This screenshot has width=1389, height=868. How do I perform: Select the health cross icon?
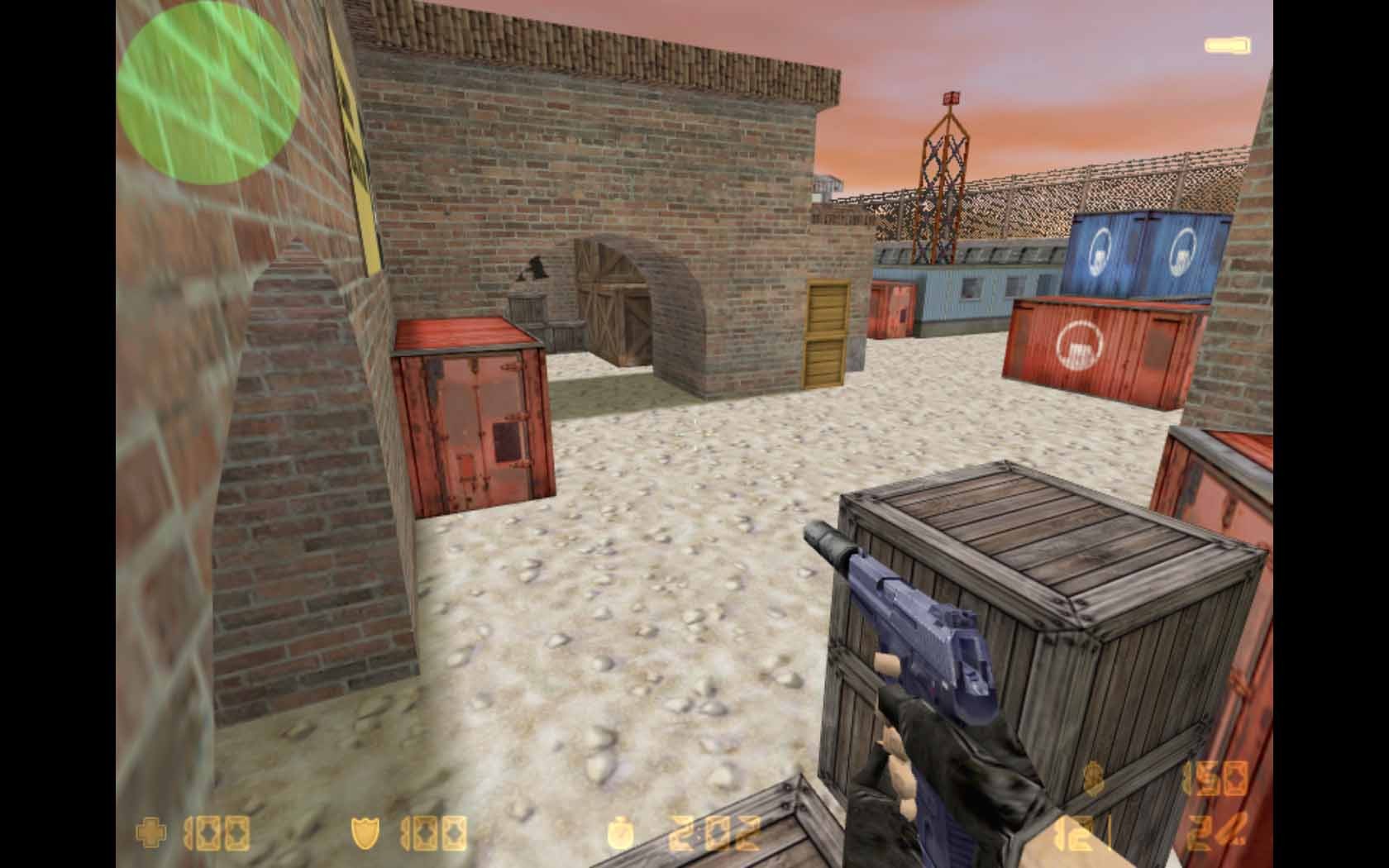click(x=151, y=833)
